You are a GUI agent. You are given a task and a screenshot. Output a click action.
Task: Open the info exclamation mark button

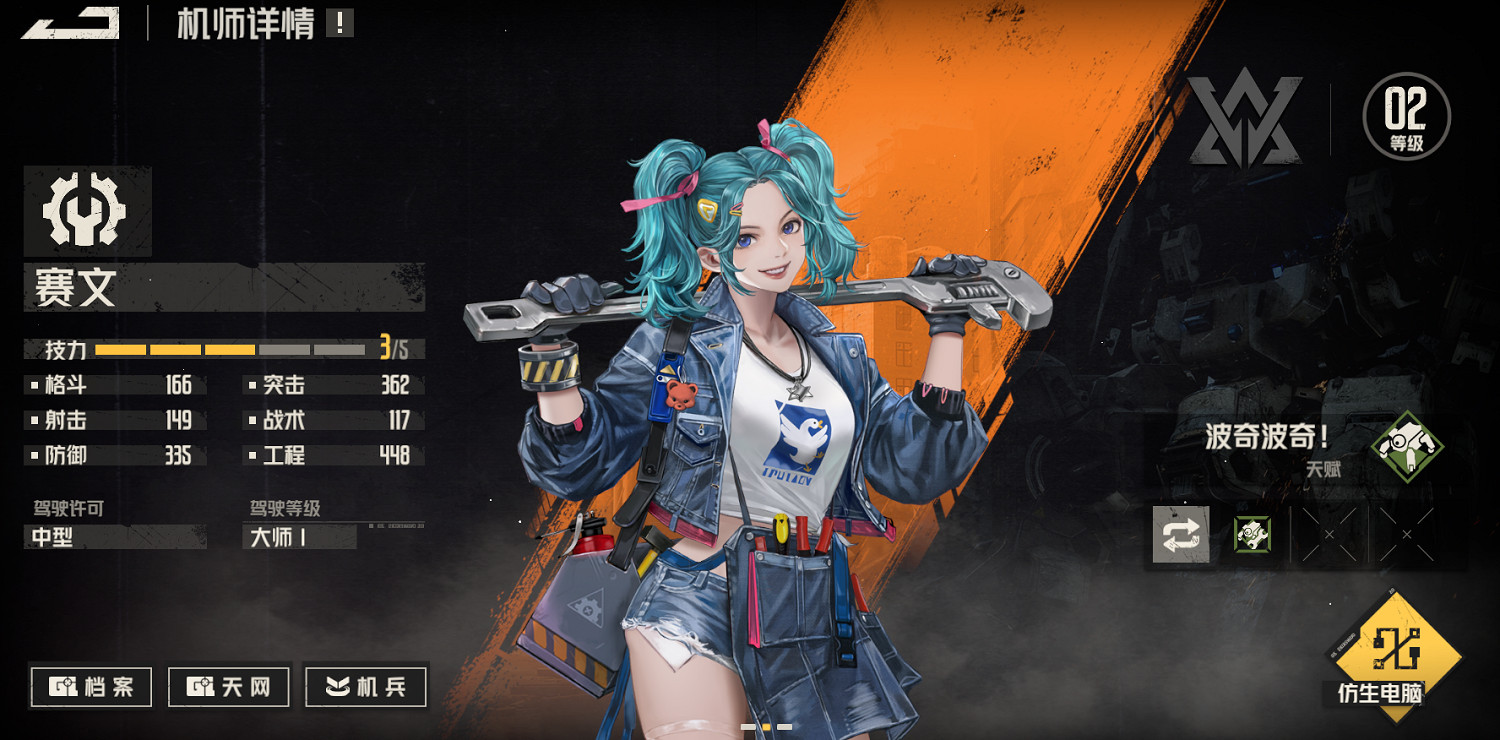pos(340,23)
